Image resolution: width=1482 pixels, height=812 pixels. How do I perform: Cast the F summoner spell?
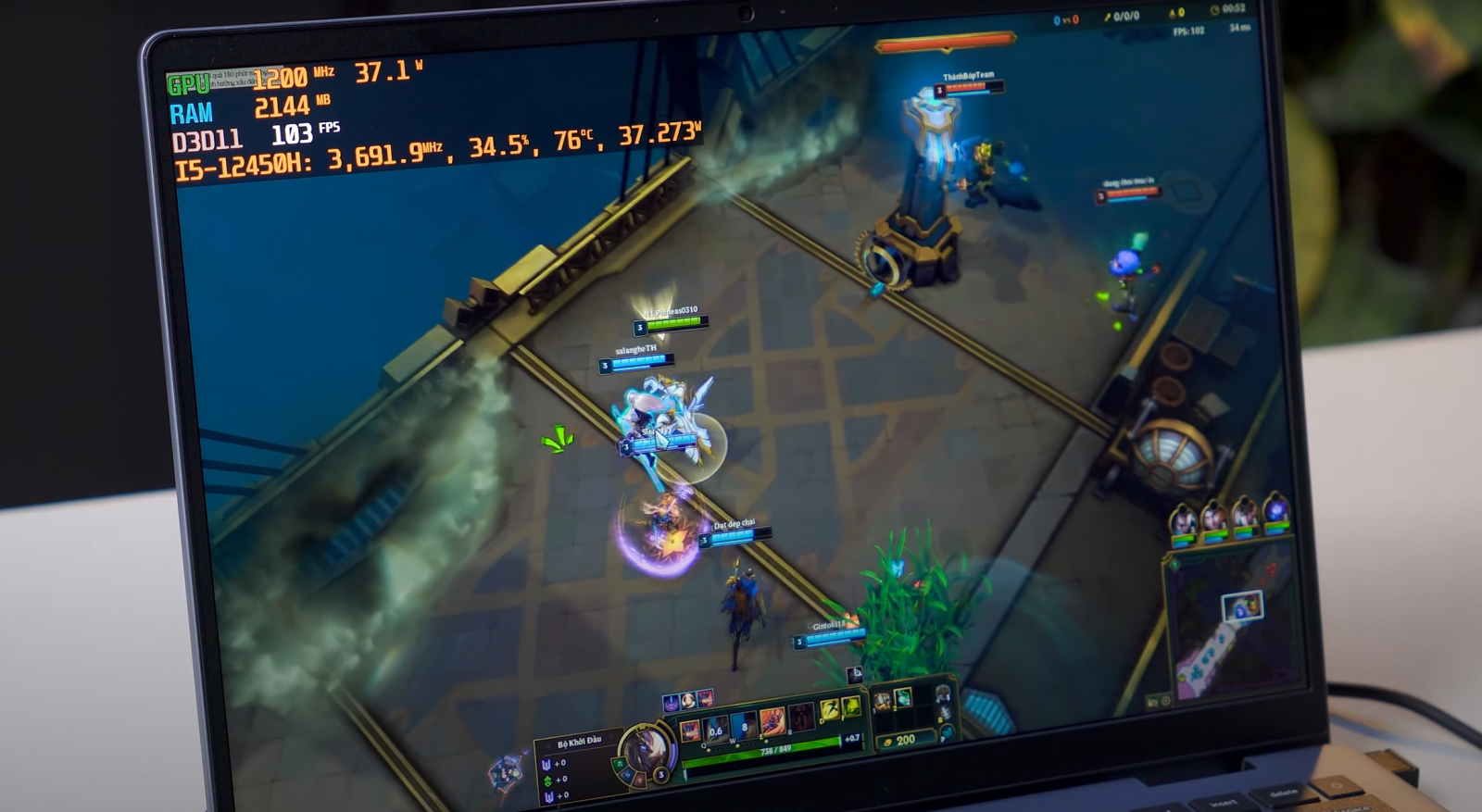[851, 706]
